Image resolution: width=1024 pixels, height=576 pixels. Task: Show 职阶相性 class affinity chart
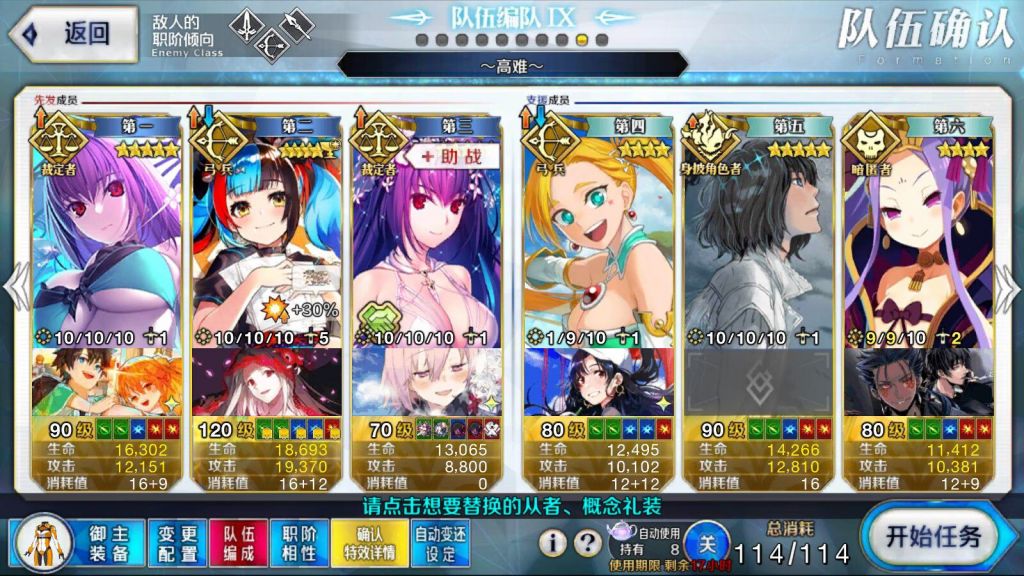[299, 542]
